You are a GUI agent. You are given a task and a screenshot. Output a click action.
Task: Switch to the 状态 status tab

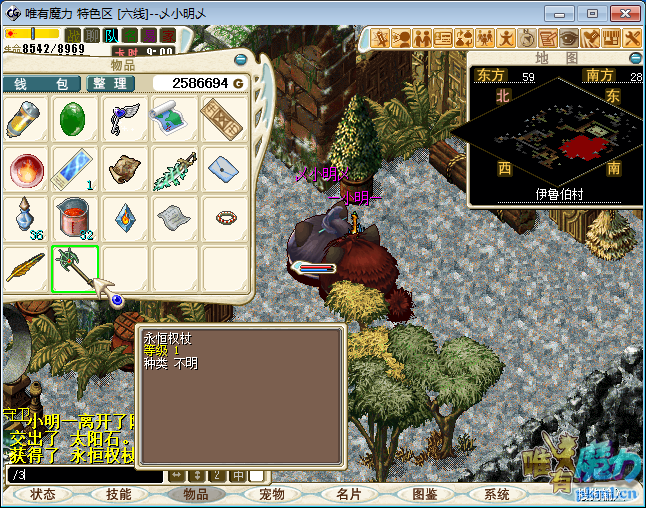pos(43,494)
